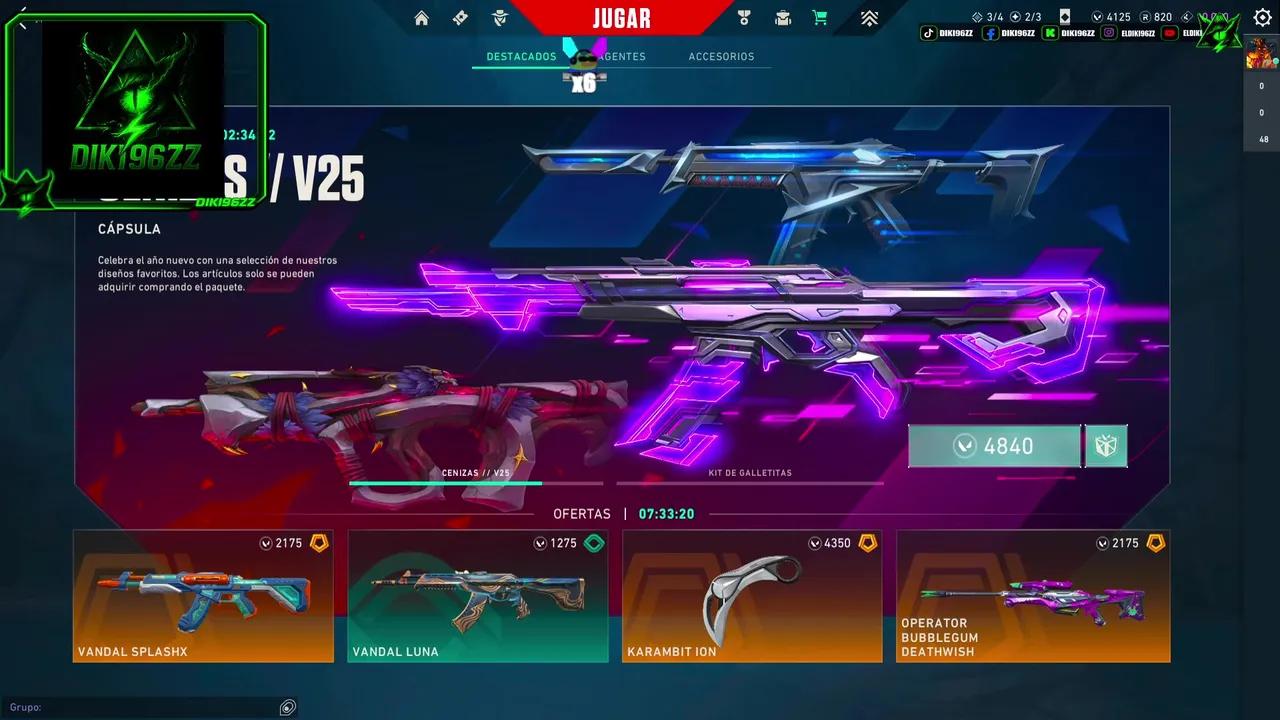Select the shopping cart store icon
1280x720 pixels.
point(823,17)
